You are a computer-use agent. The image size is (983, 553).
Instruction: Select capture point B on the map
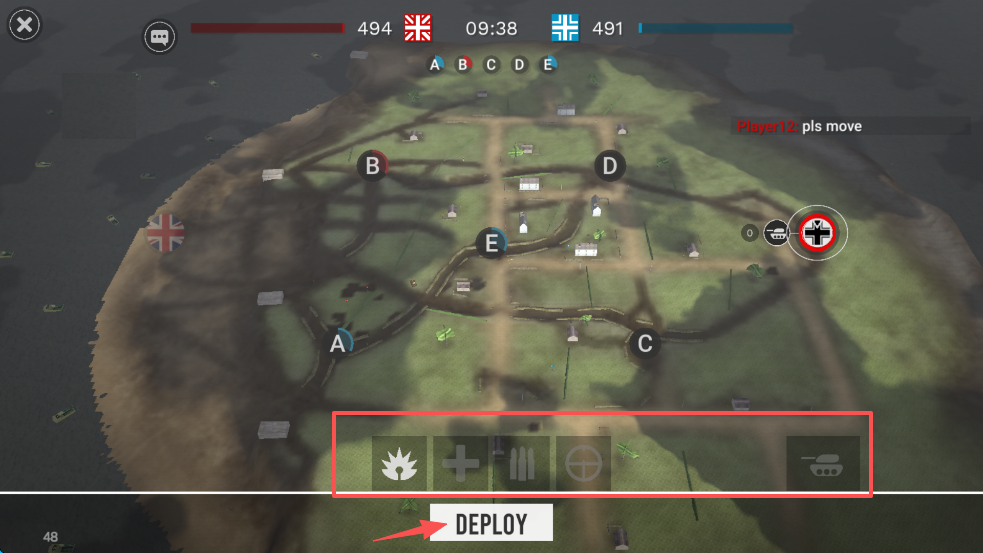(373, 166)
